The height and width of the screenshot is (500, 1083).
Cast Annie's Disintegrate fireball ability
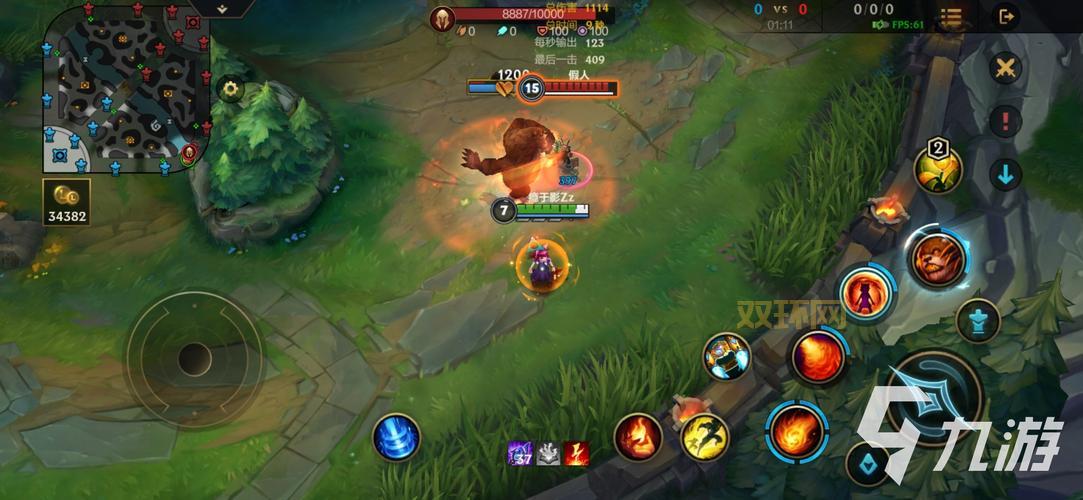pos(797,432)
